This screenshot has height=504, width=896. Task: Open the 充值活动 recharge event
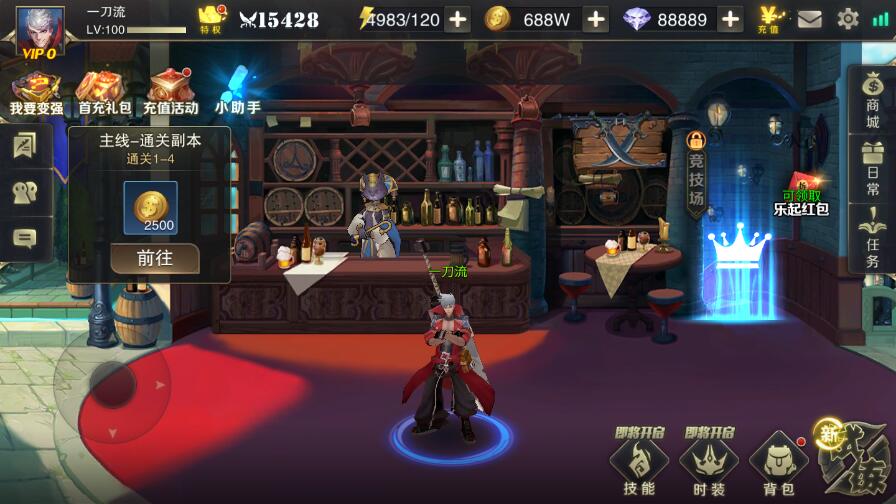[171, 92]
